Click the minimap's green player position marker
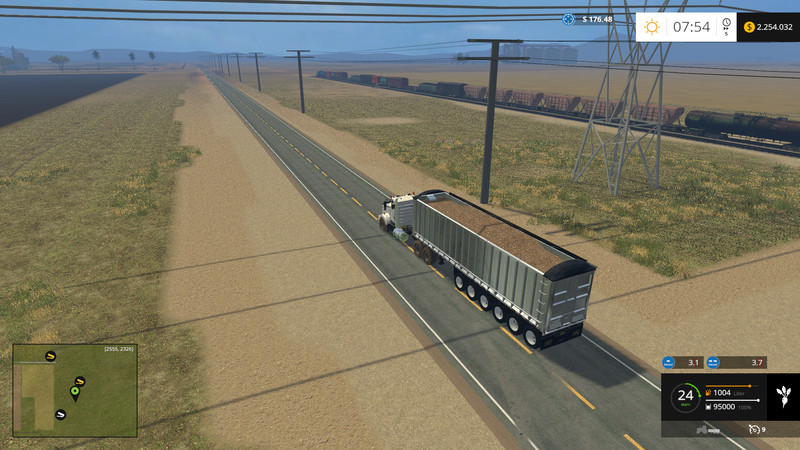The image size is (800, 450). click(74, 390)
